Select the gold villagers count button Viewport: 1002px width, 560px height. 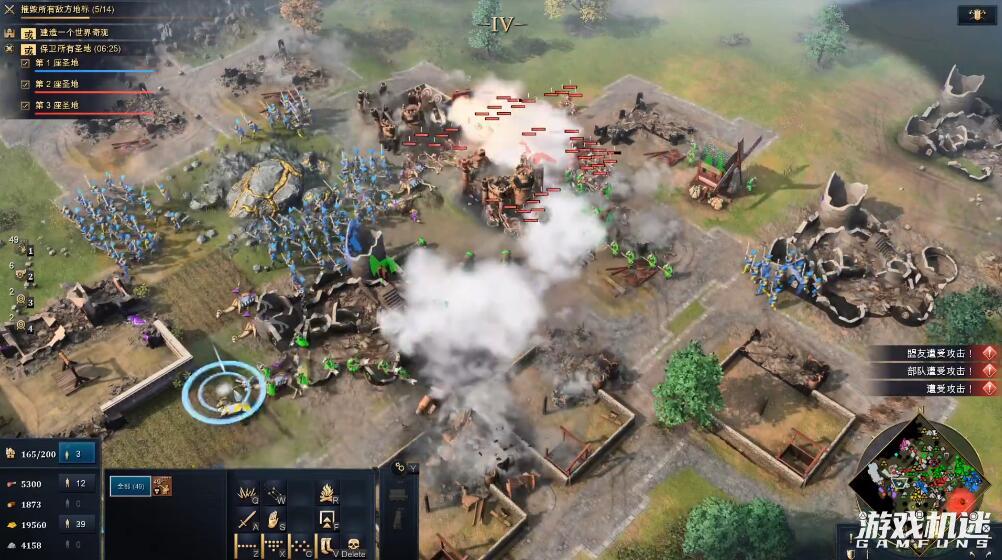pyautogui.click(x=78, y=524)
